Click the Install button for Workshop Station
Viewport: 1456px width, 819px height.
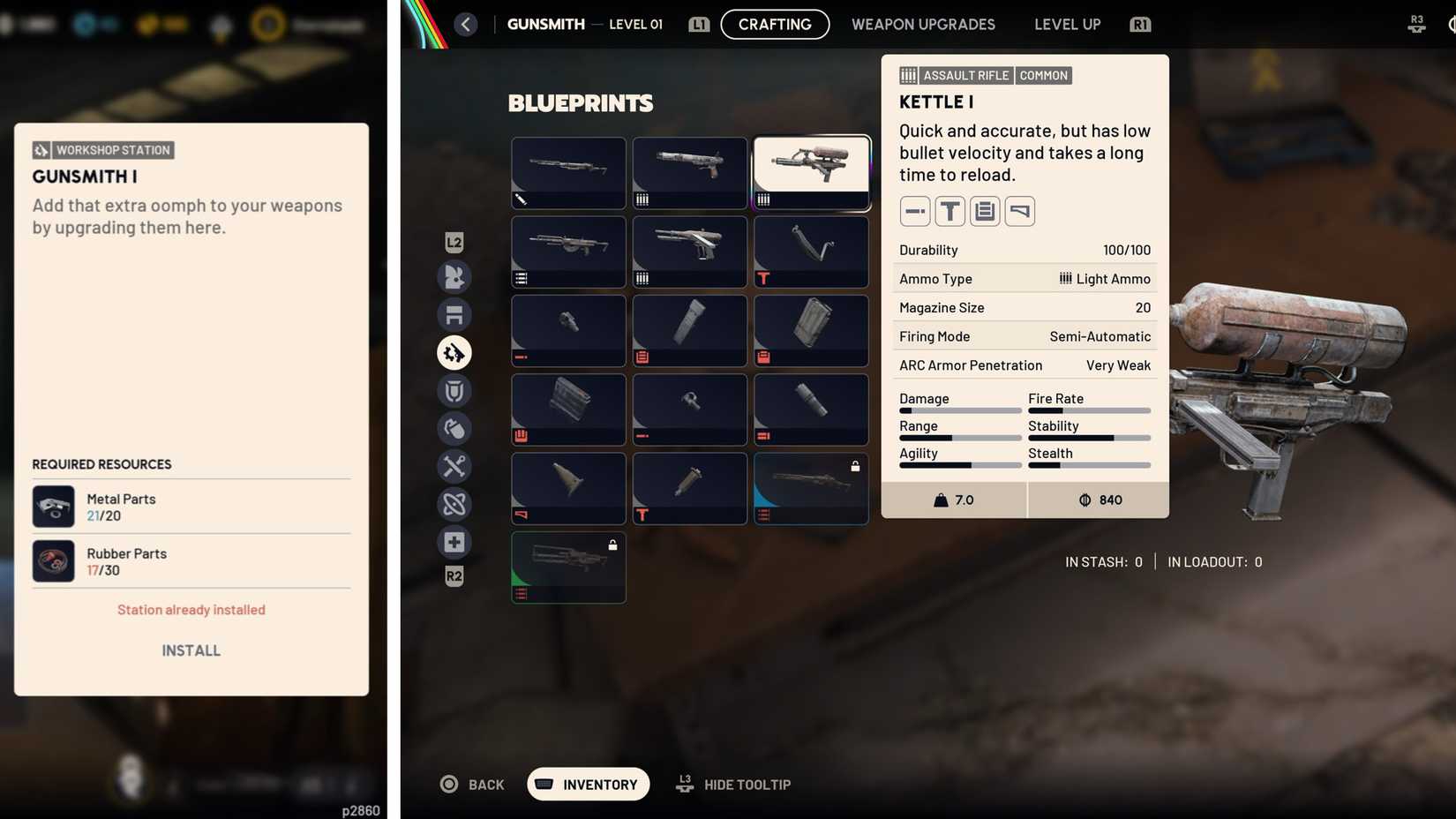[x=190, y=650]
